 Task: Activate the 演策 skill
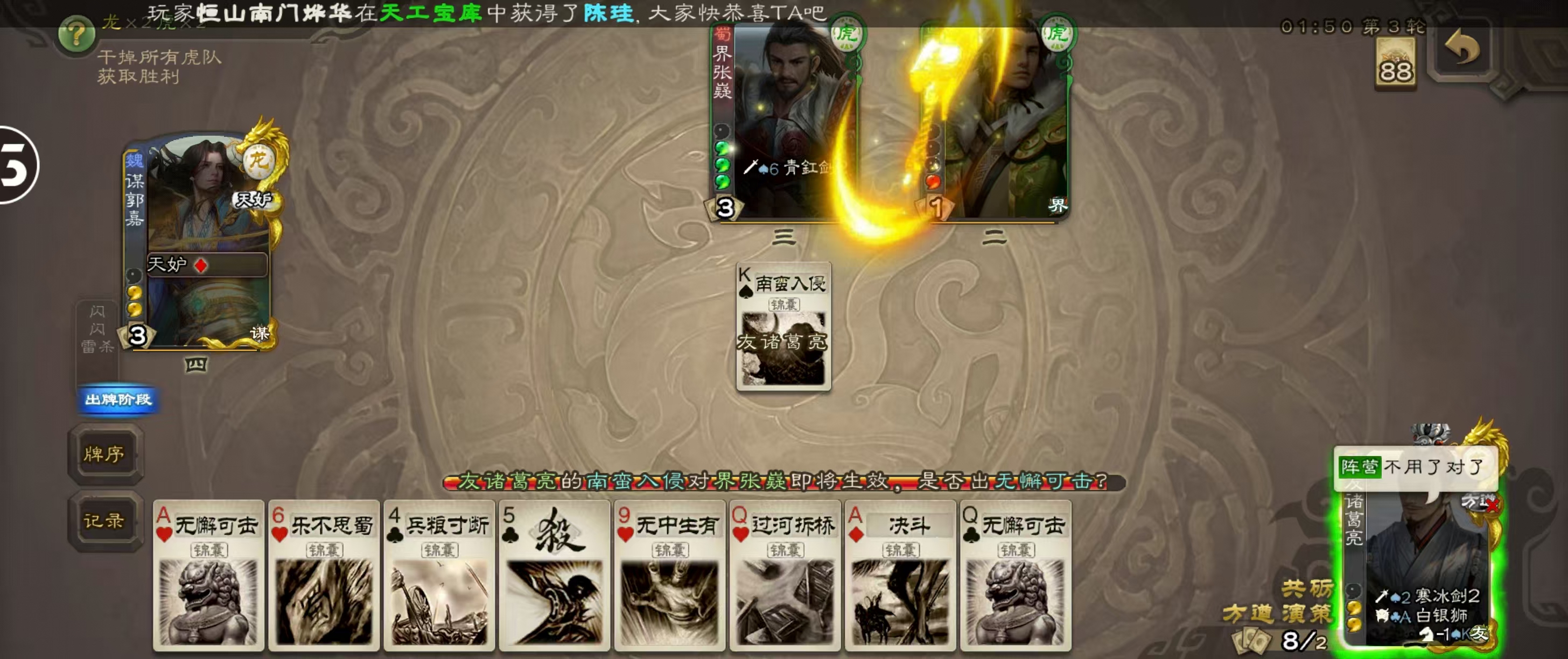coord(1306,613)
